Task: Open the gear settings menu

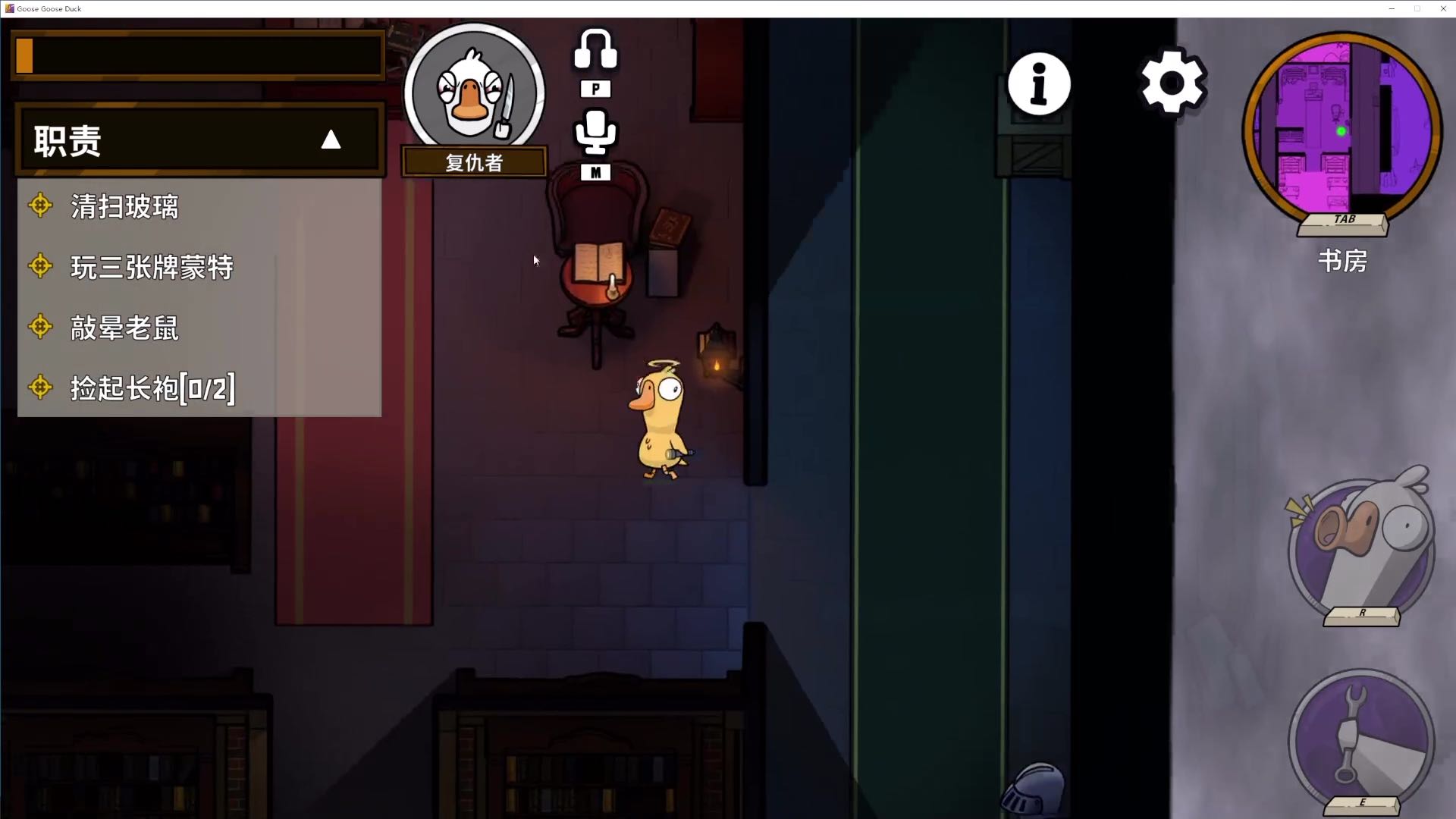Action: click(x=1172, y=83)
